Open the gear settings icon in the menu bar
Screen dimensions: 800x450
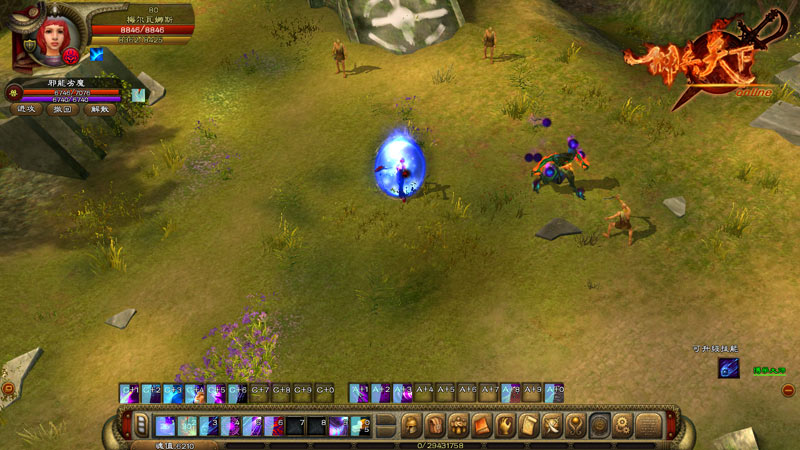623,426
